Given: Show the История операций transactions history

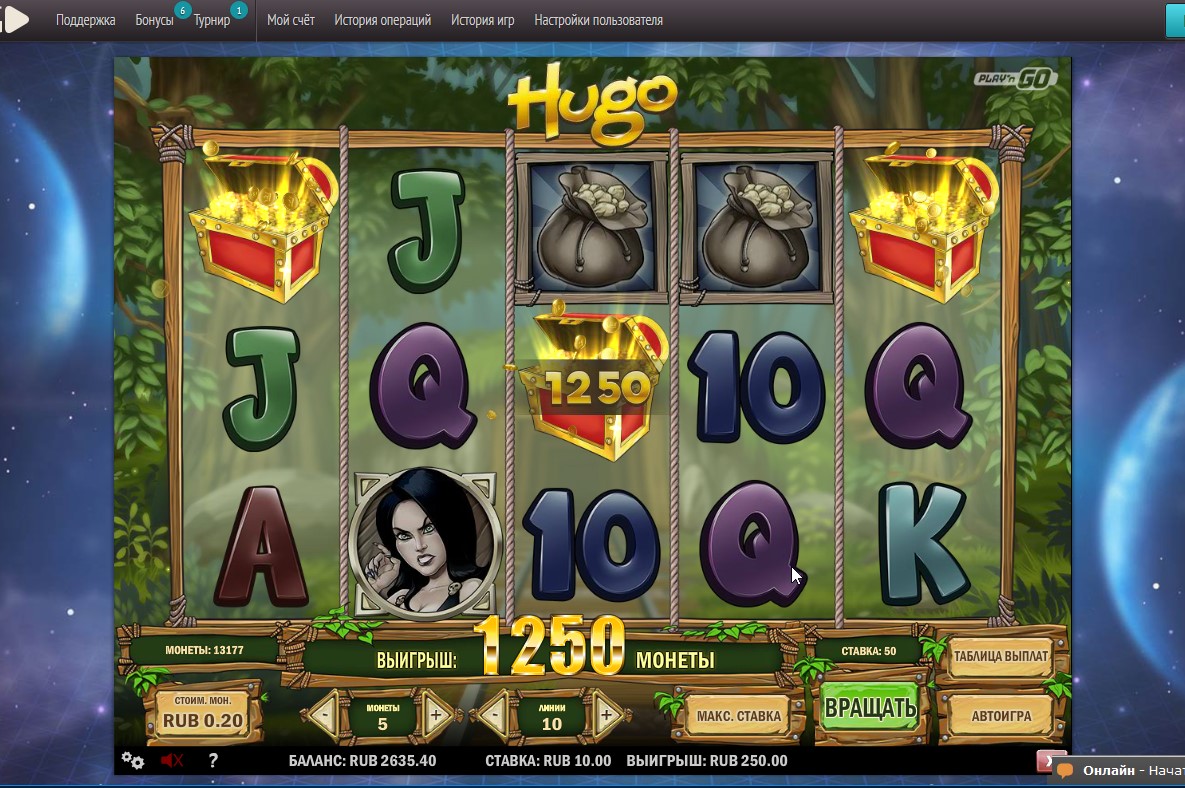Looking at the screenshot, I should (382, 20).
